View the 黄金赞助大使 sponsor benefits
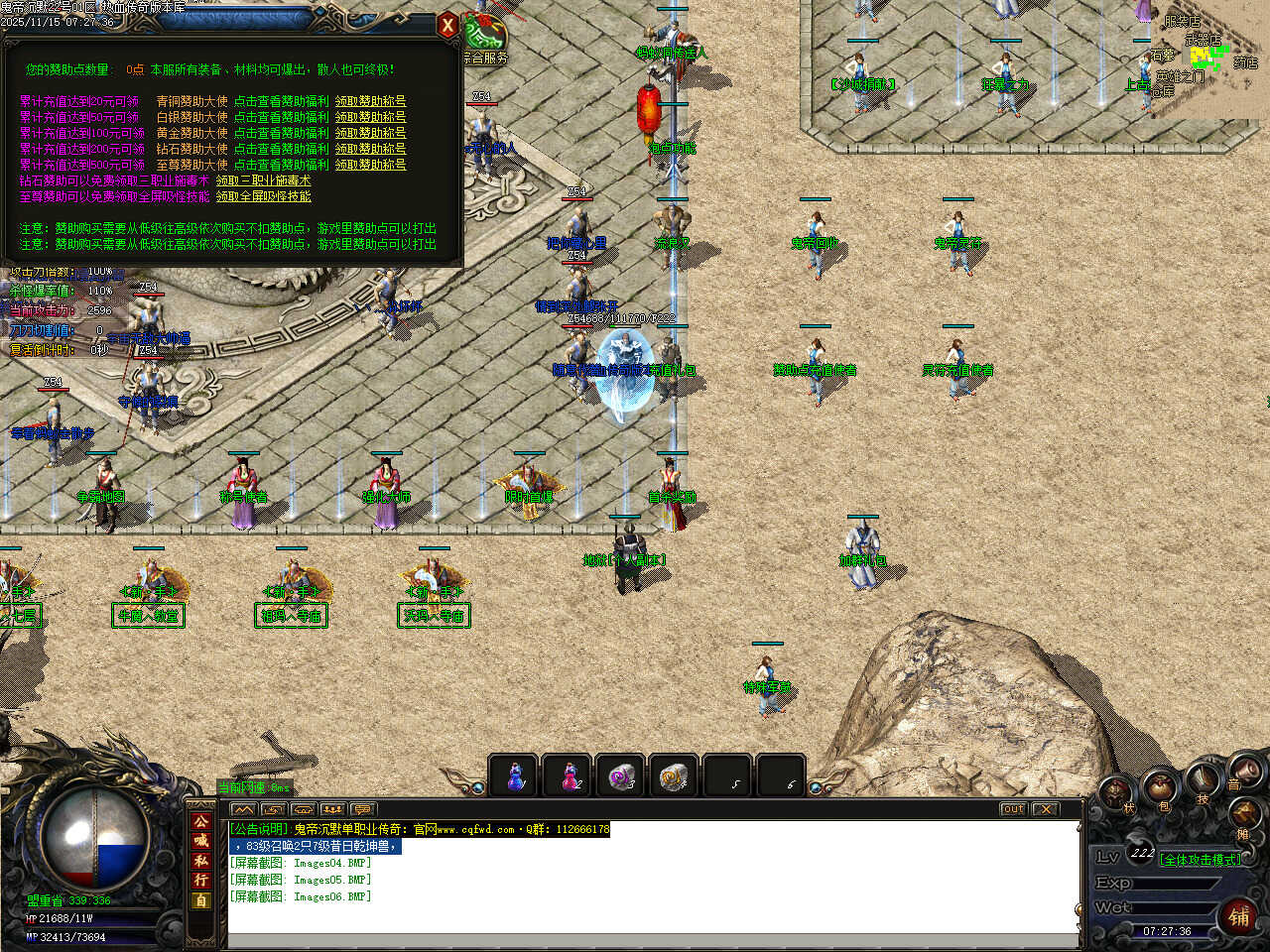 pos(281,133)
